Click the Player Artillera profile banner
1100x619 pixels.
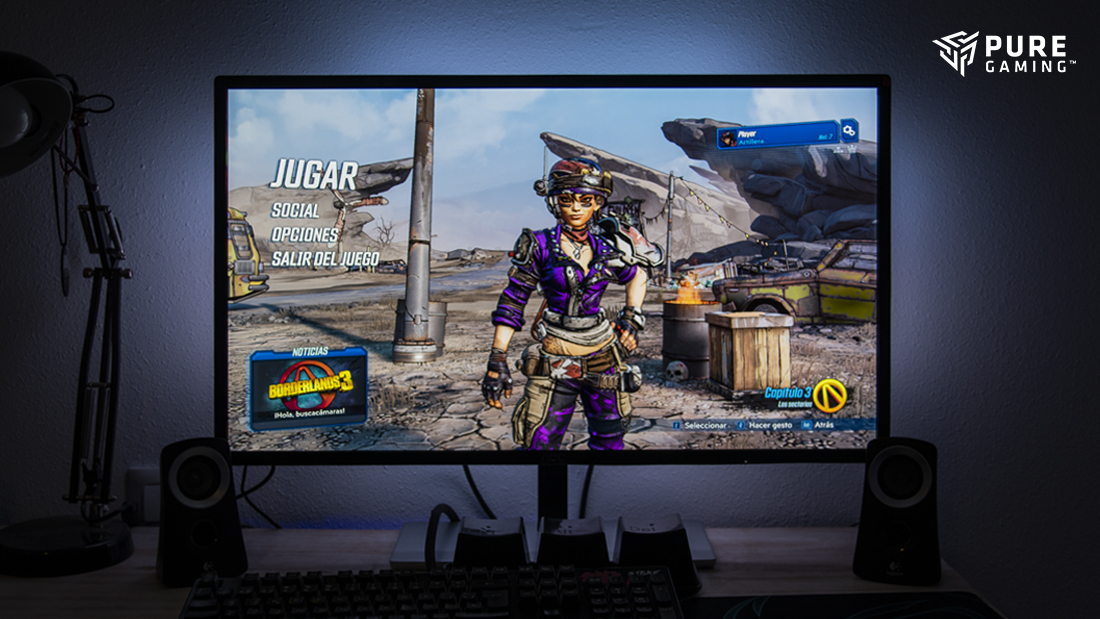point(777,135)
